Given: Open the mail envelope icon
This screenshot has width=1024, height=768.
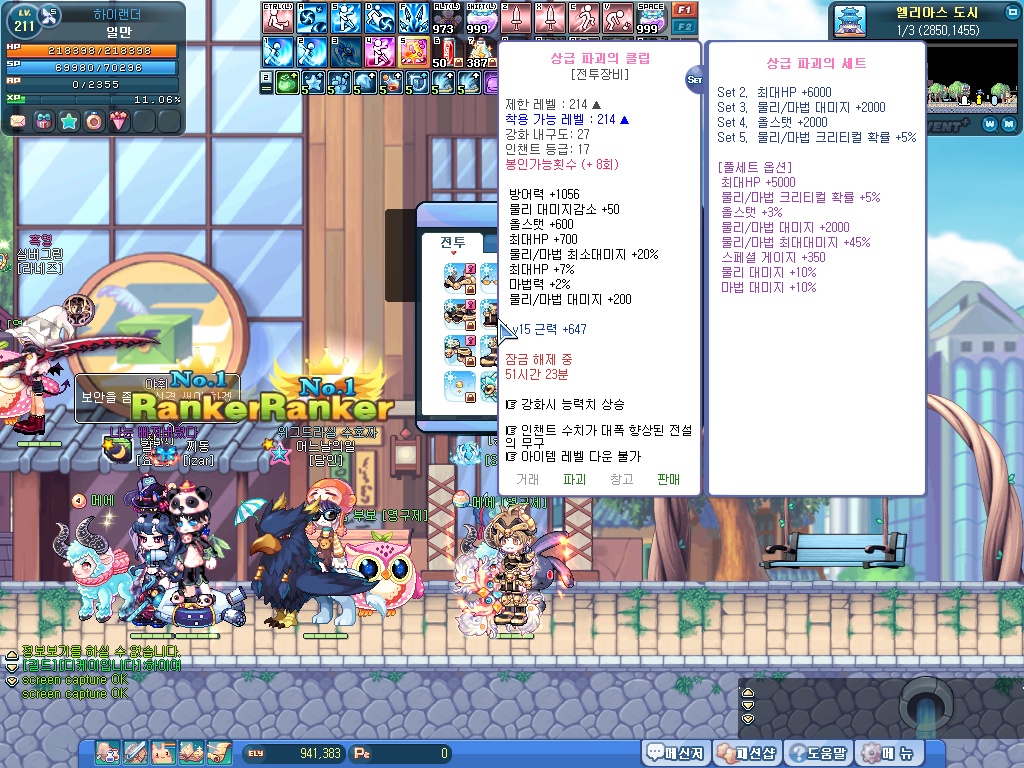Looking at the screenshot, I should 18,122.
